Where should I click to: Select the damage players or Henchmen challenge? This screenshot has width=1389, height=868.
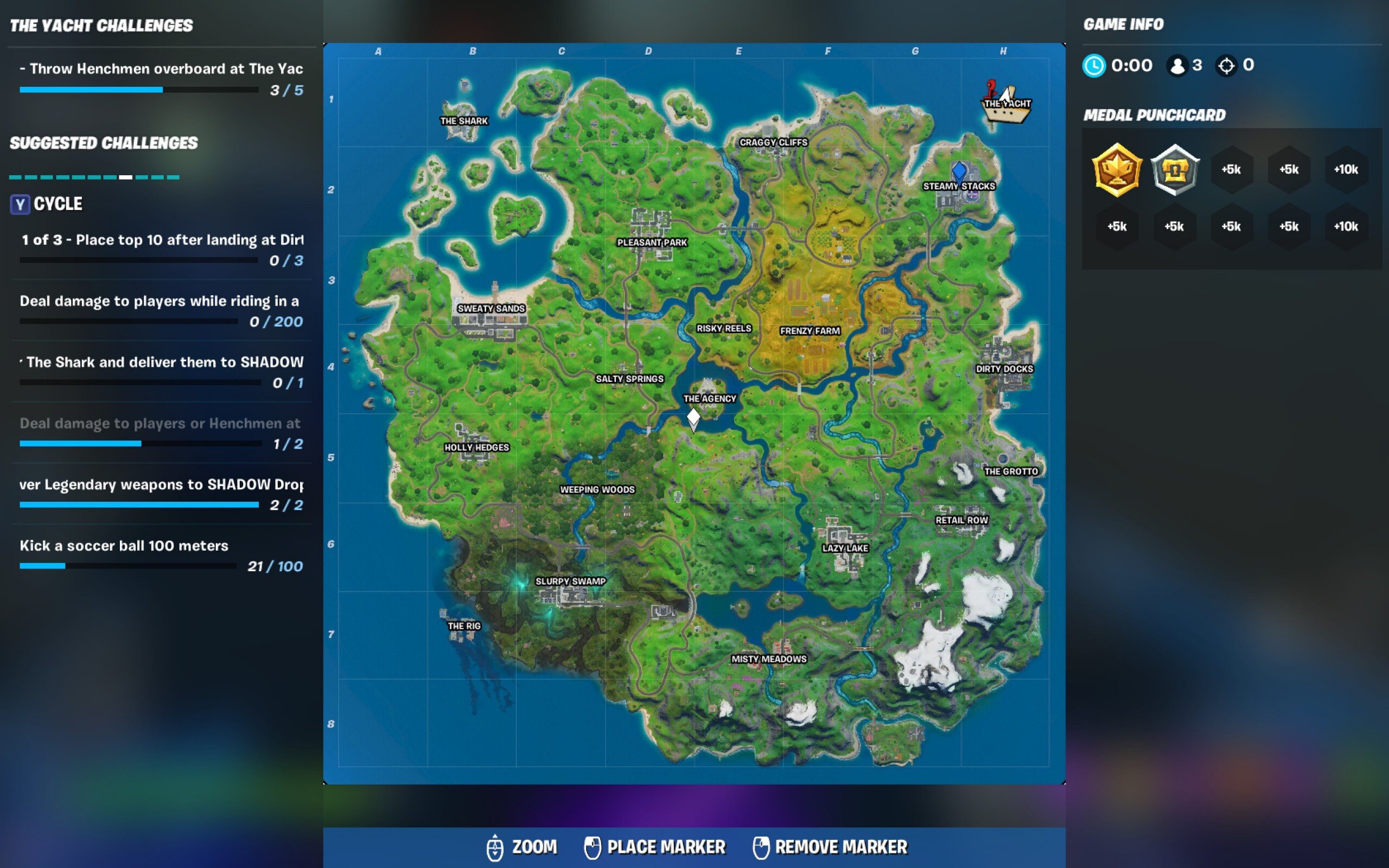(161, 433)
